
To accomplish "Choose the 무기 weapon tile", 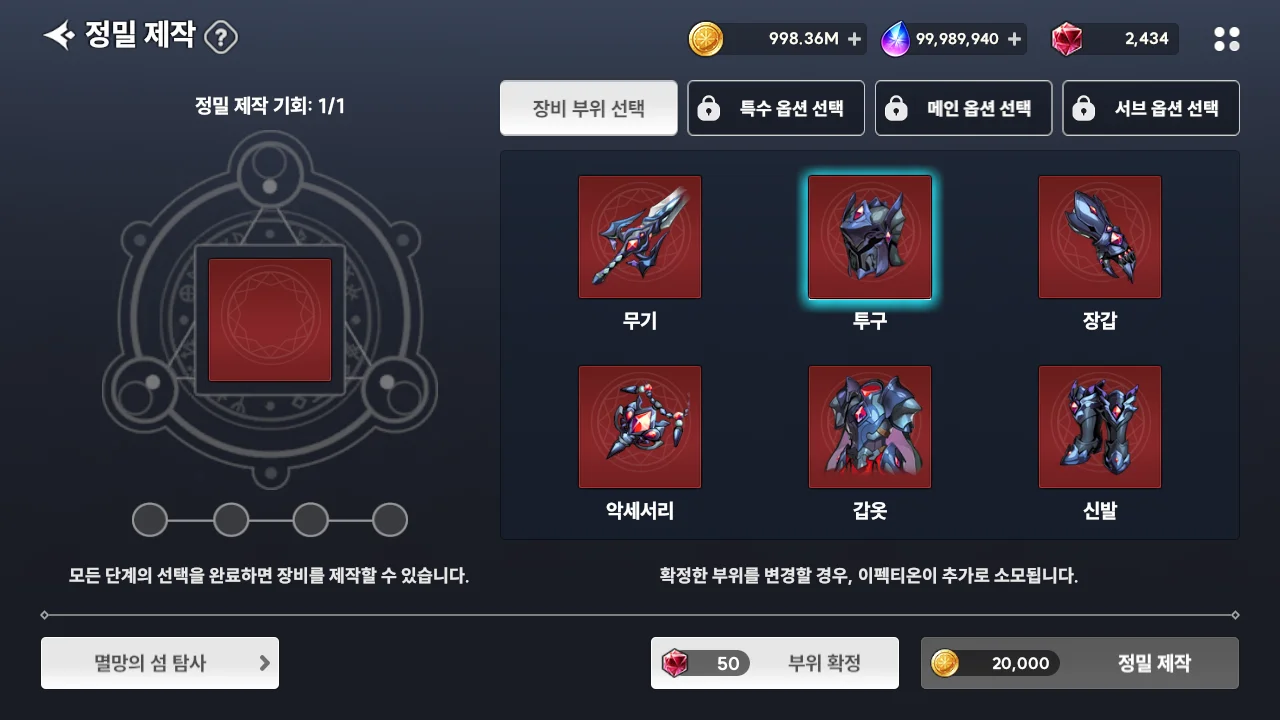I will click(x=640, y=237).
